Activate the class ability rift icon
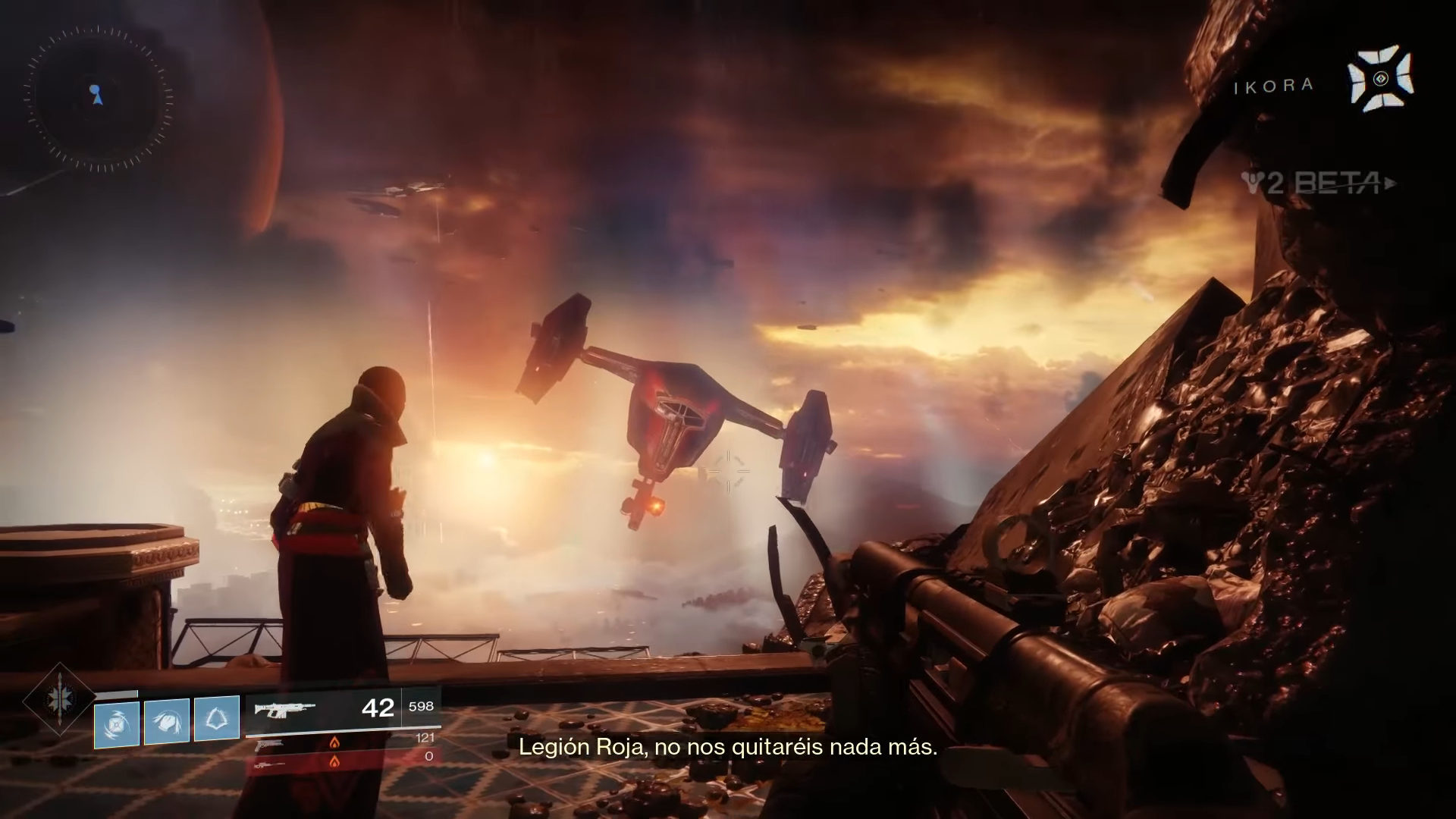The image size is (1456, 819). click(x=217, y=719)
